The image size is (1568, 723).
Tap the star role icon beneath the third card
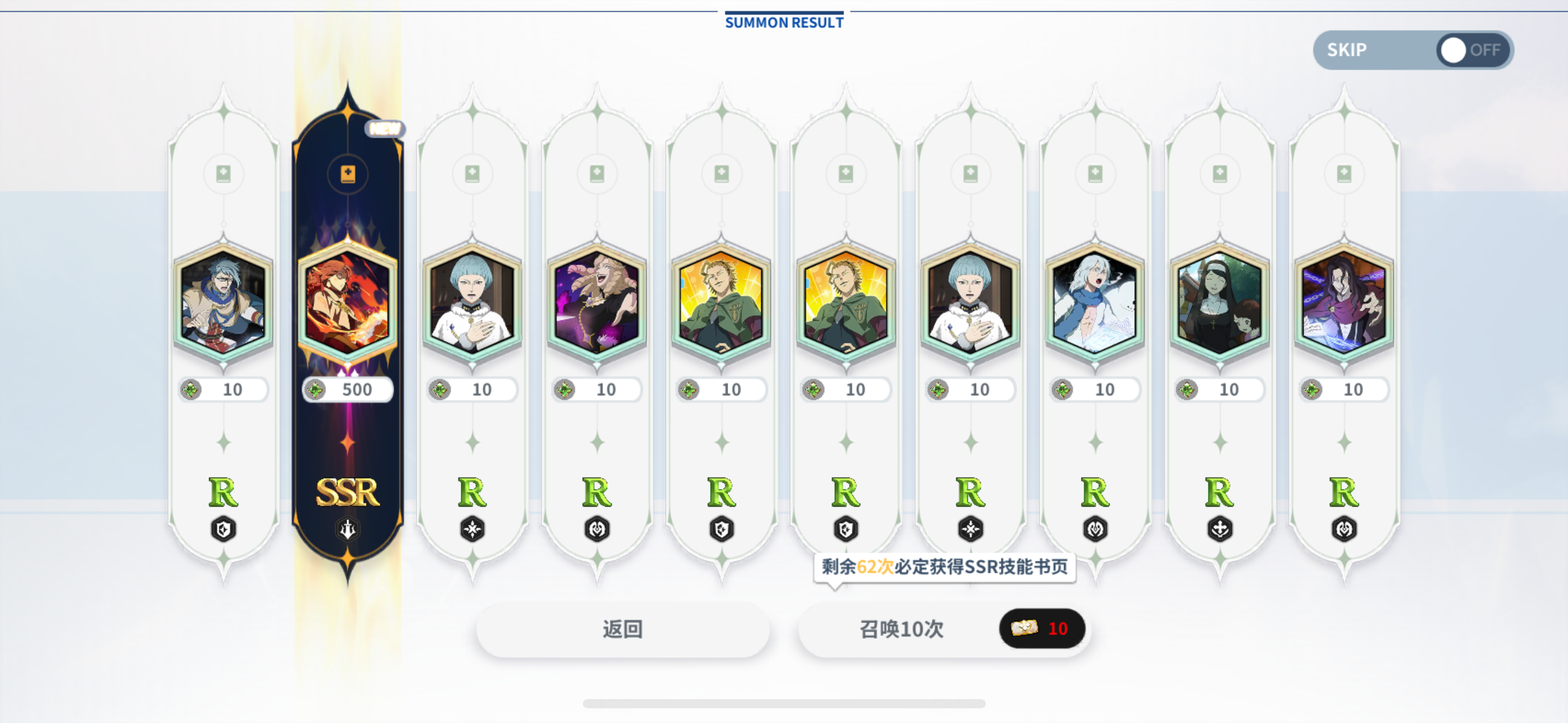(472, 528)
